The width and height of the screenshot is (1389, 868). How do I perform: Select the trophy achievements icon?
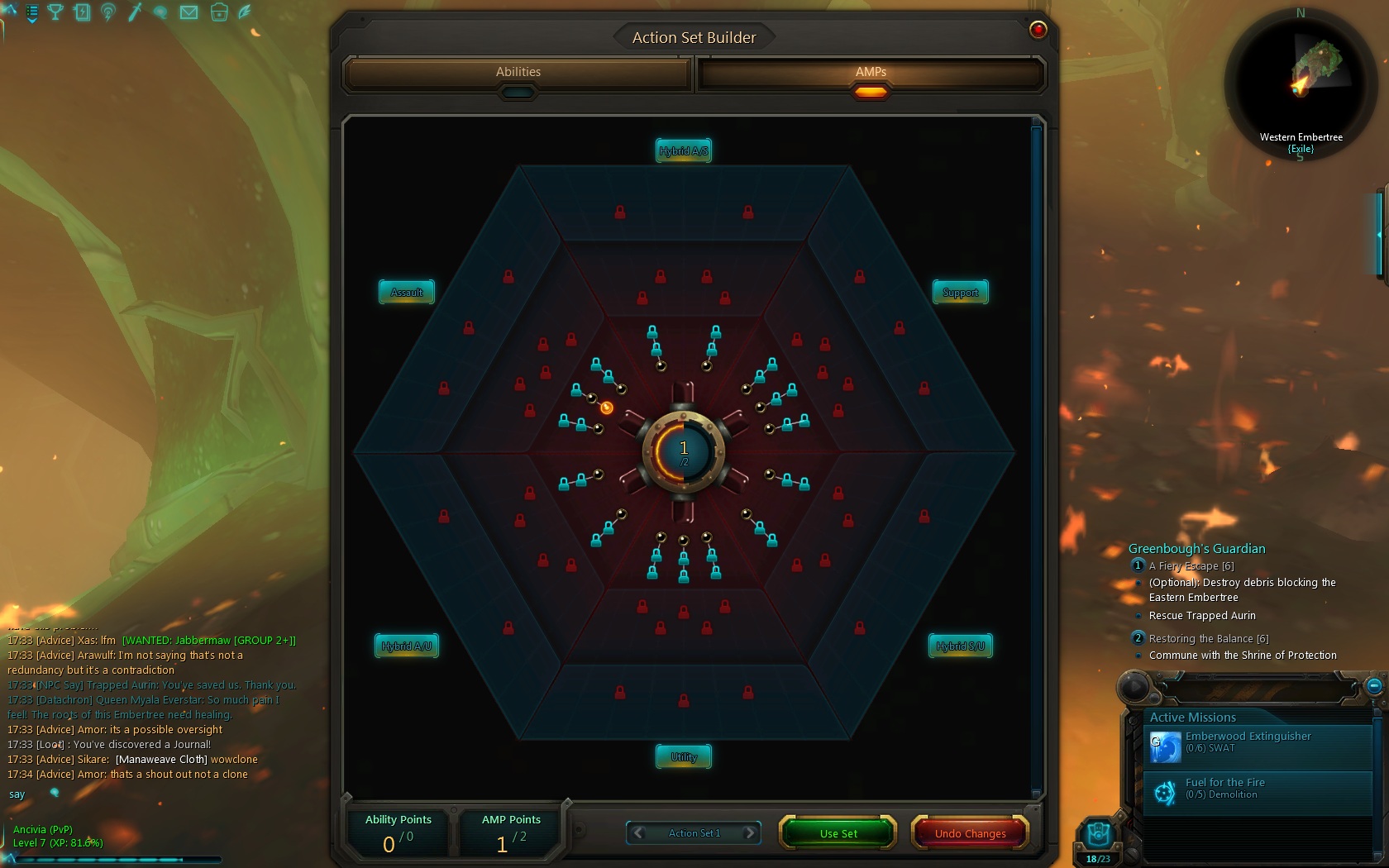pyautogui.click(x=55, y=12)
